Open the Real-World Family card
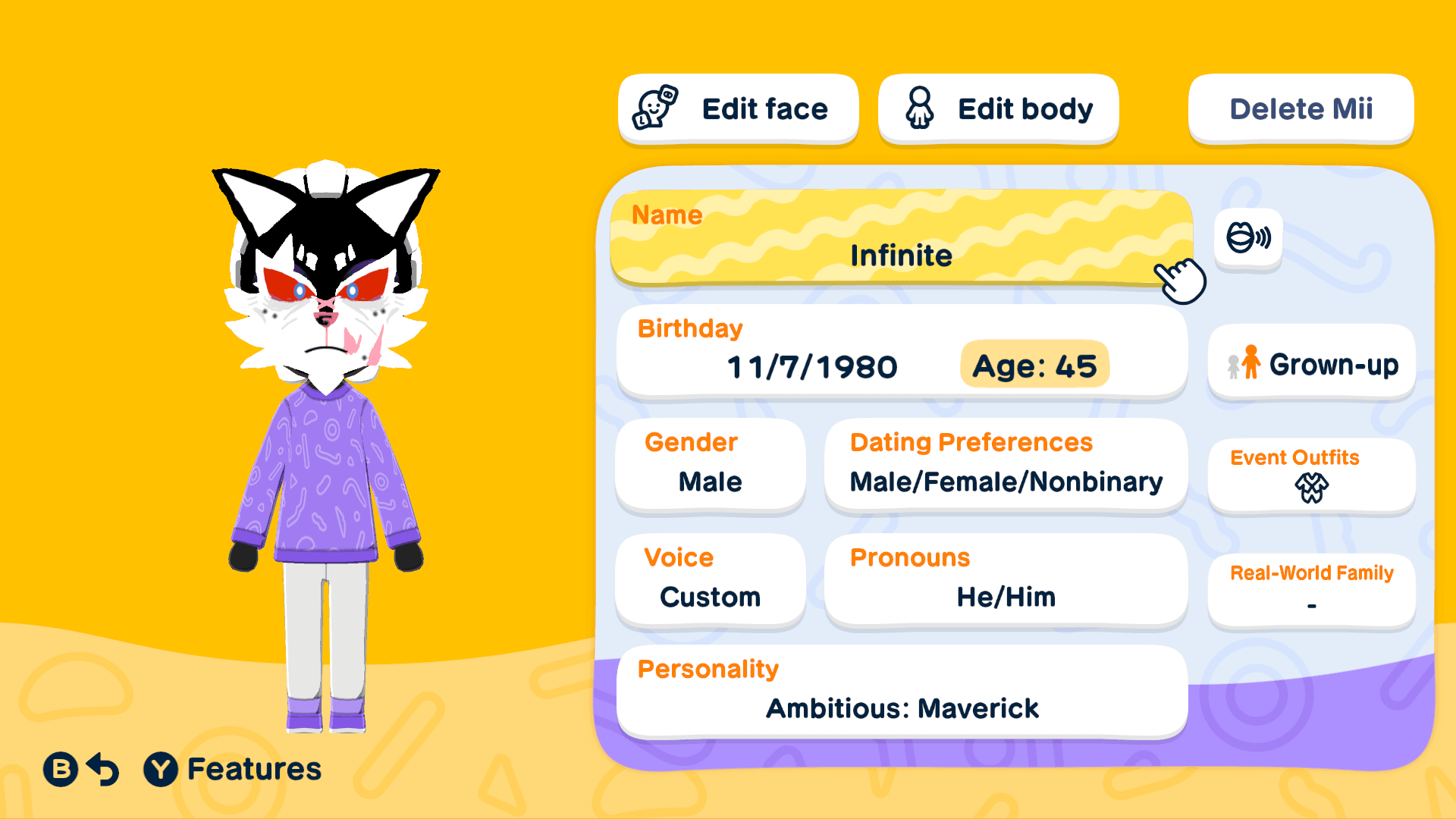Screen dimensions: 1456x819 click(1311, 590)
